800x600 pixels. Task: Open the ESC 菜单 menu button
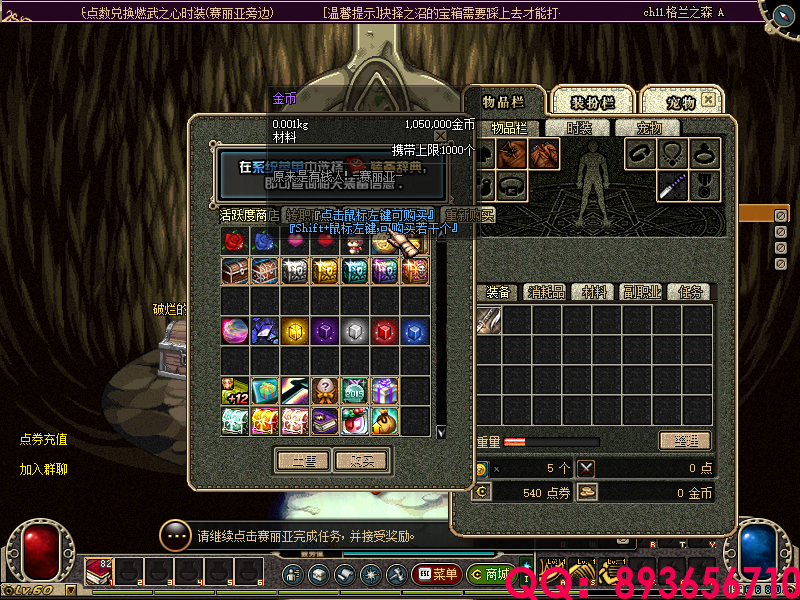[436, 574]
